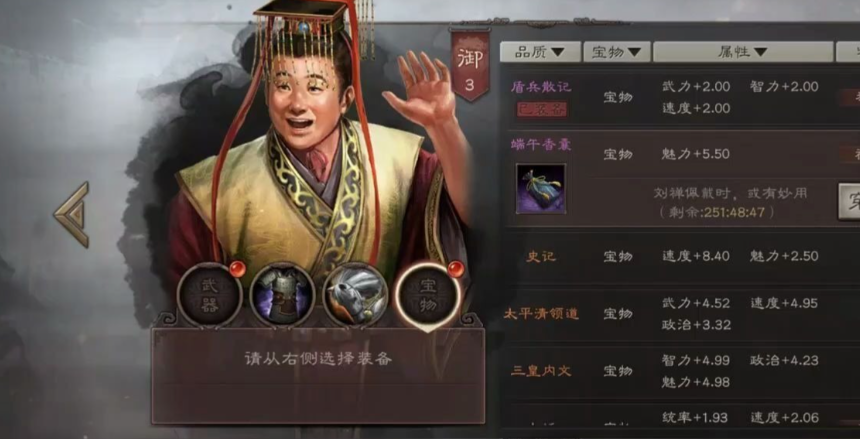The image size is (860, 439).
Task: Open the 宝物 type filter dropdown
Action: [616, 52]
